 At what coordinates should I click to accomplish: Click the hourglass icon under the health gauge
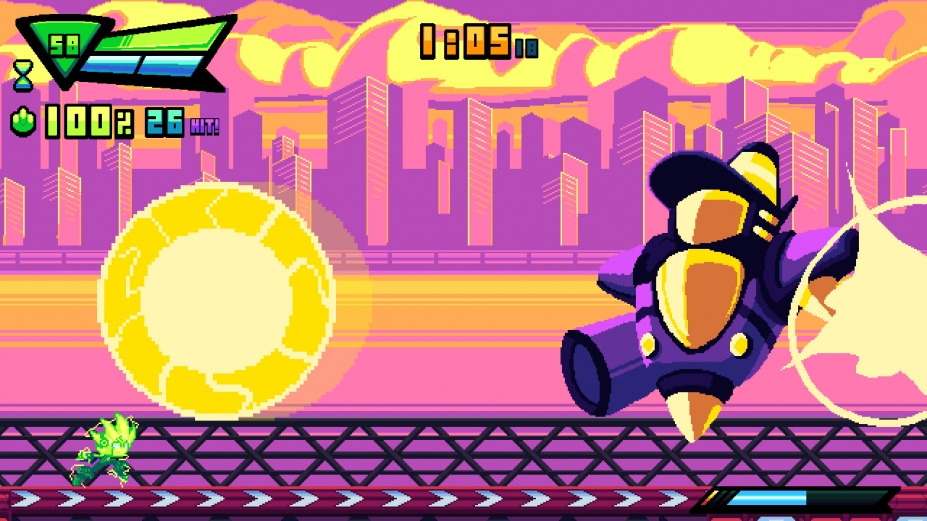pos(22,73)
